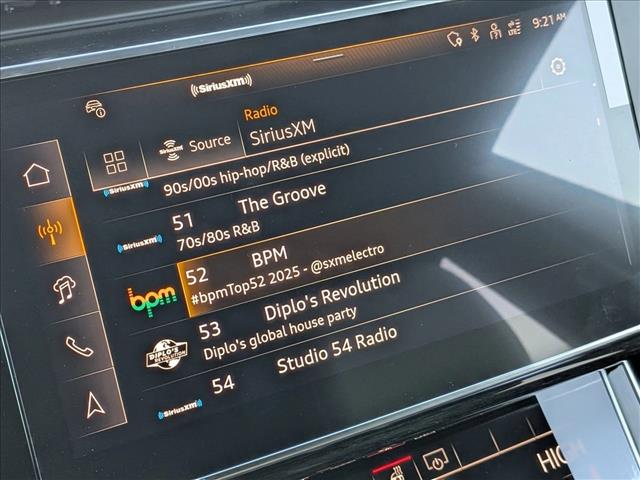Open the navigation arrow icon

tap(93, 404)
